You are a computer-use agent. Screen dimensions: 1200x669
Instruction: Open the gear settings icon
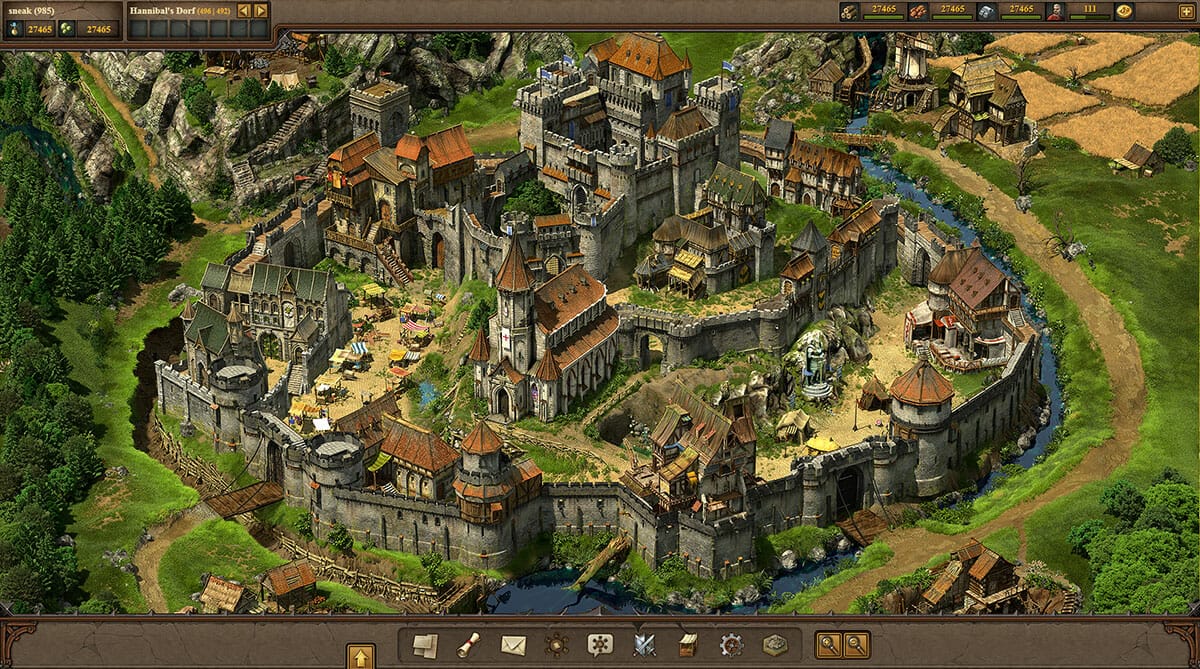coord(732,645)
